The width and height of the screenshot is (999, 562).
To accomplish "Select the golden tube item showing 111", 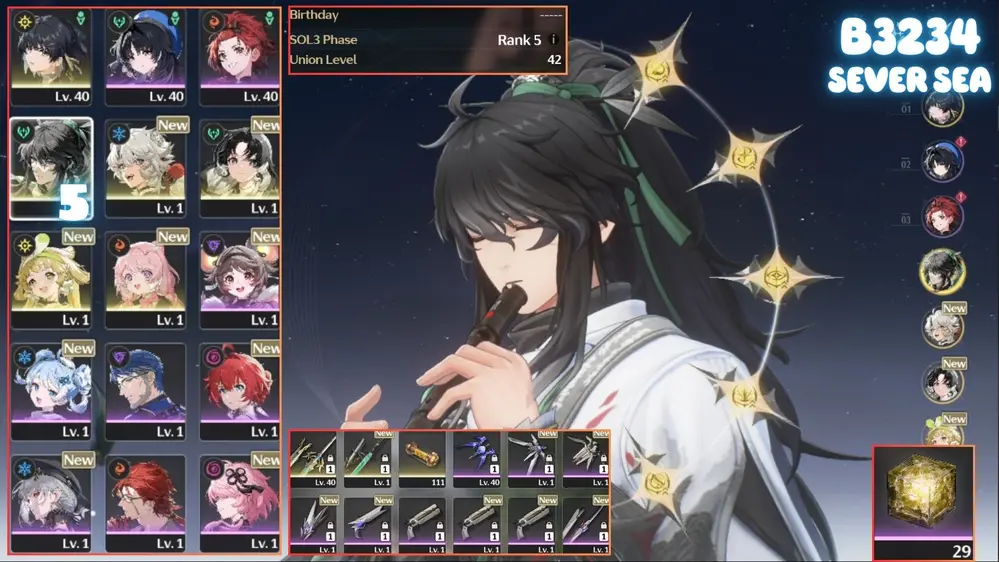I will tap(422, 459).
